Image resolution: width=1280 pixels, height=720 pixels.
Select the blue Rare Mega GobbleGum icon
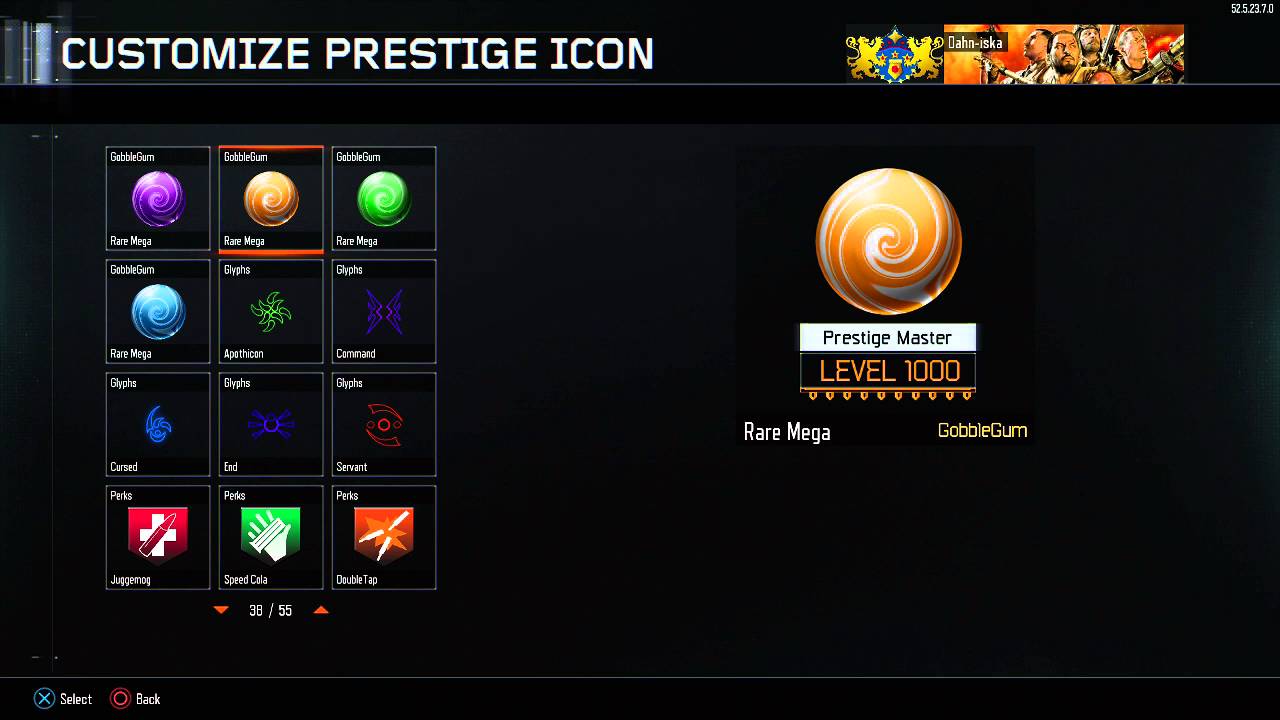157,311
